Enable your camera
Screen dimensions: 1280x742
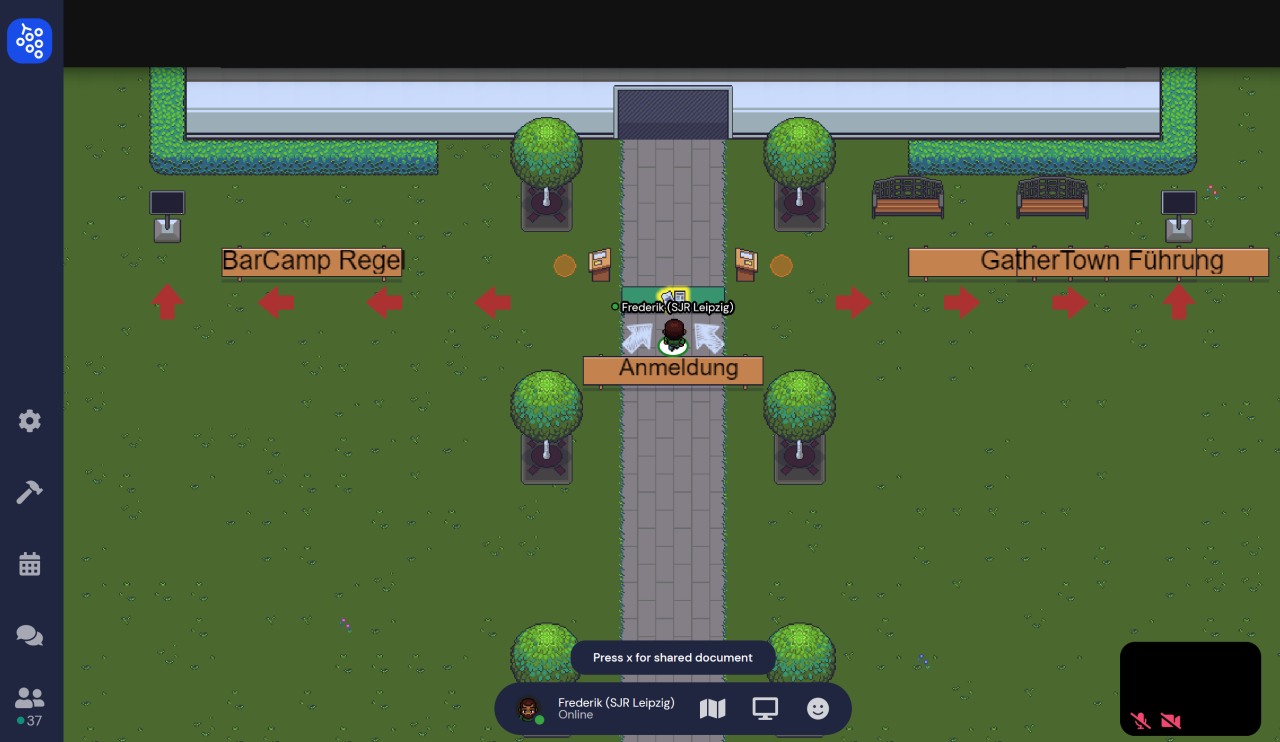pyautogui.click(x=1169, y=720)
